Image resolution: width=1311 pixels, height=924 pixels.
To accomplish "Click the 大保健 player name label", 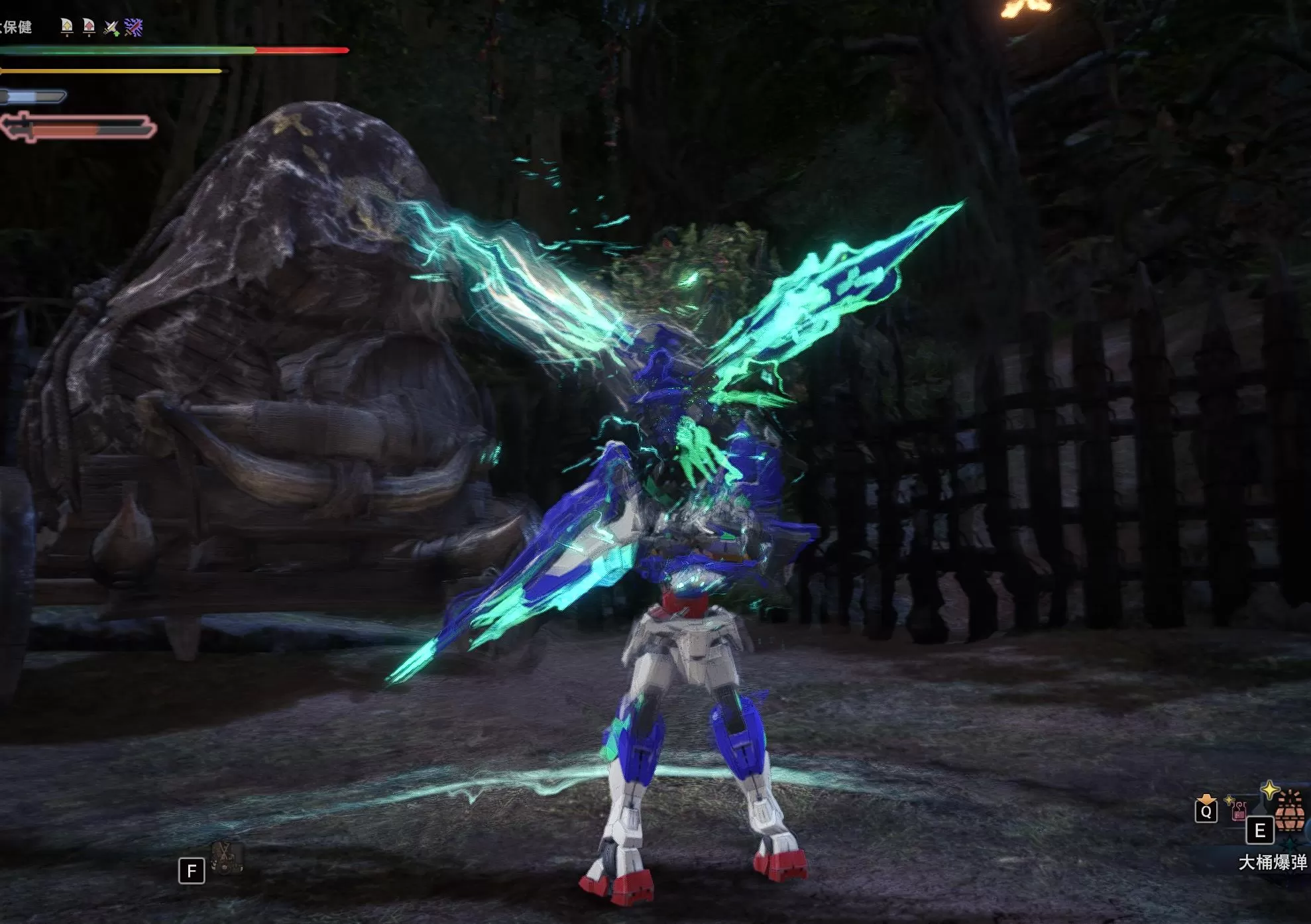I will pyautogui.click(x=16, y=27).
